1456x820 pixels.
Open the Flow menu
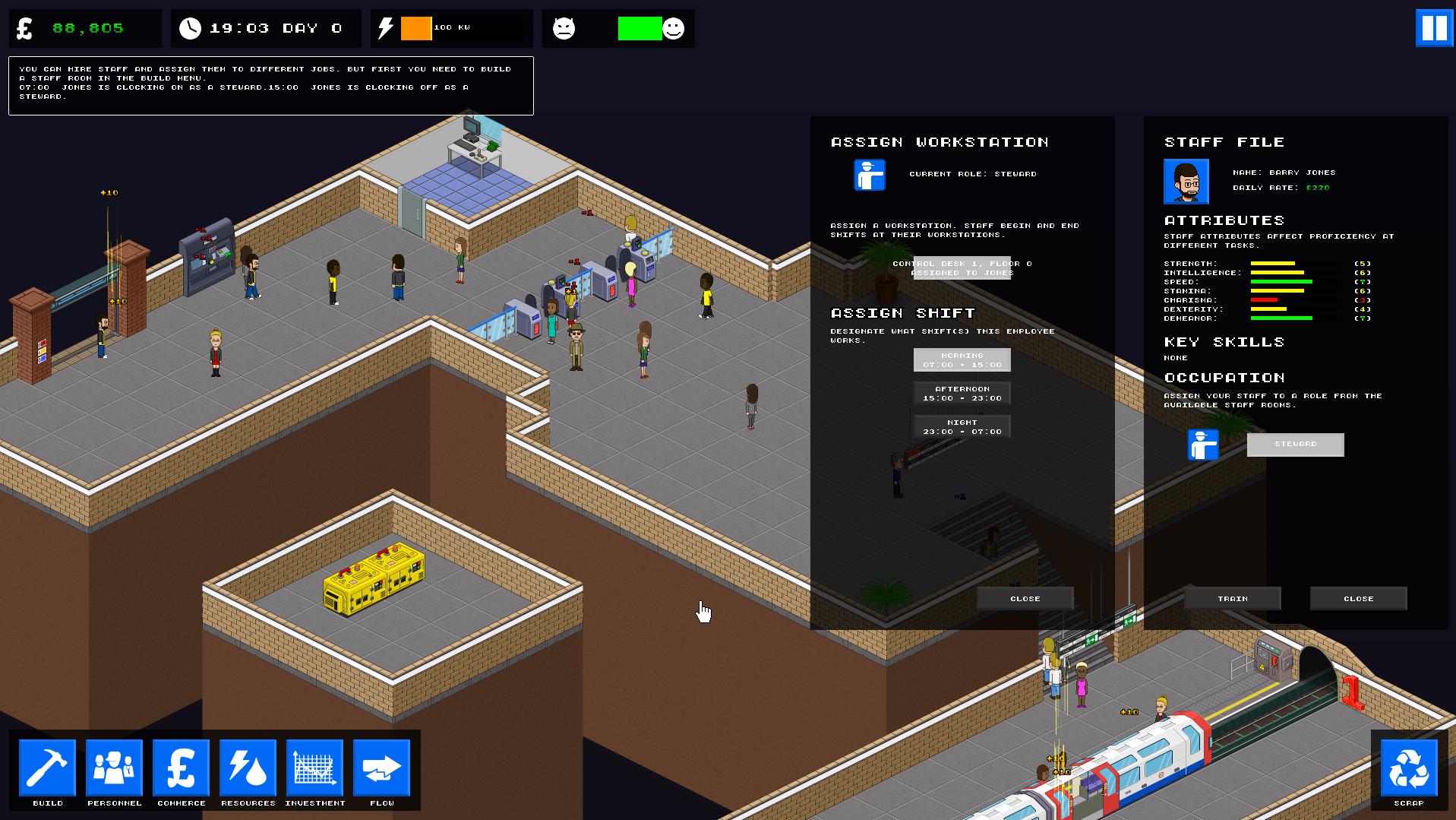(381, 768)
